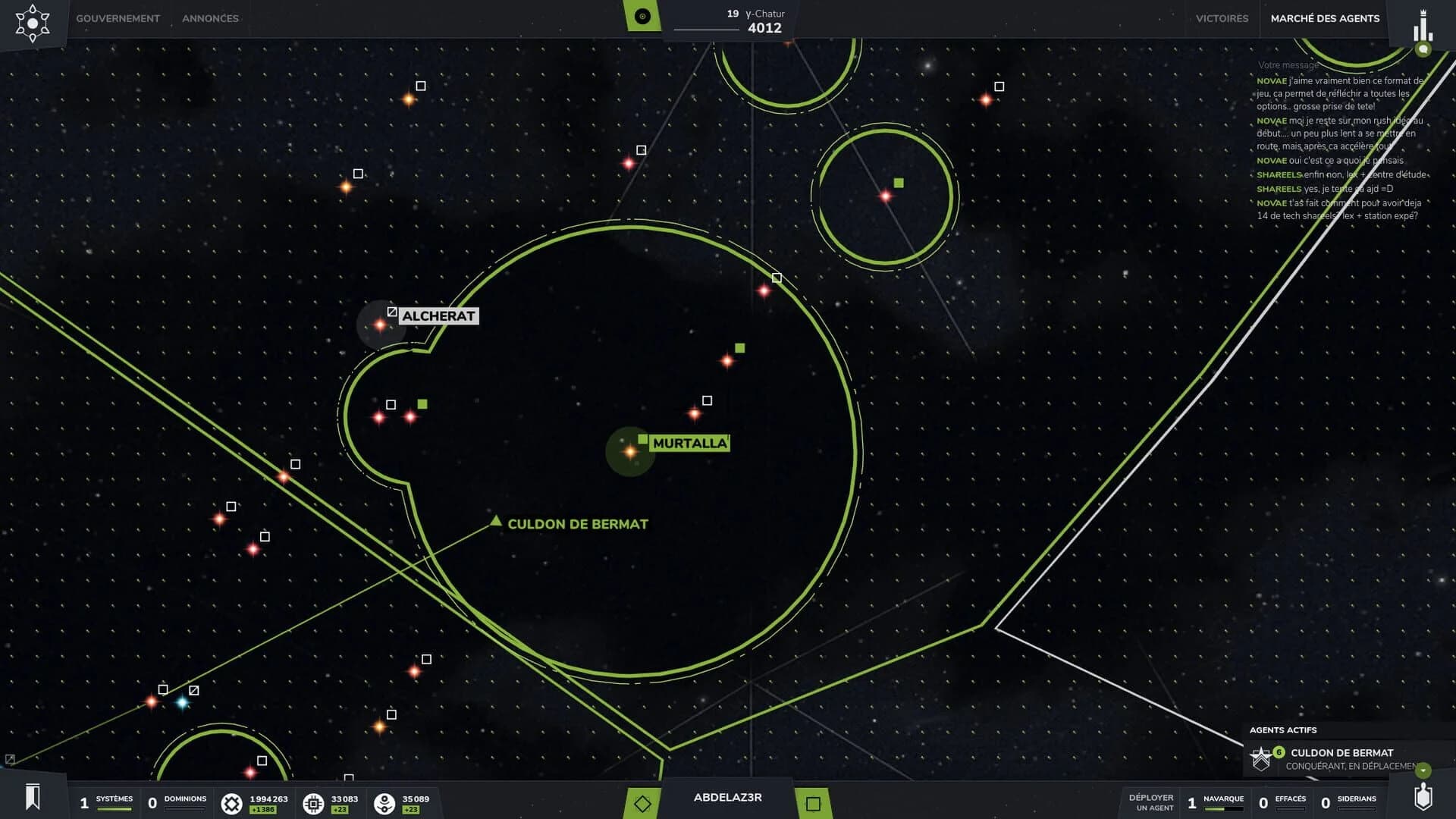Open the Victoires screen
The height and width of the screenshot is (819, 1456).
[1222, 18]
